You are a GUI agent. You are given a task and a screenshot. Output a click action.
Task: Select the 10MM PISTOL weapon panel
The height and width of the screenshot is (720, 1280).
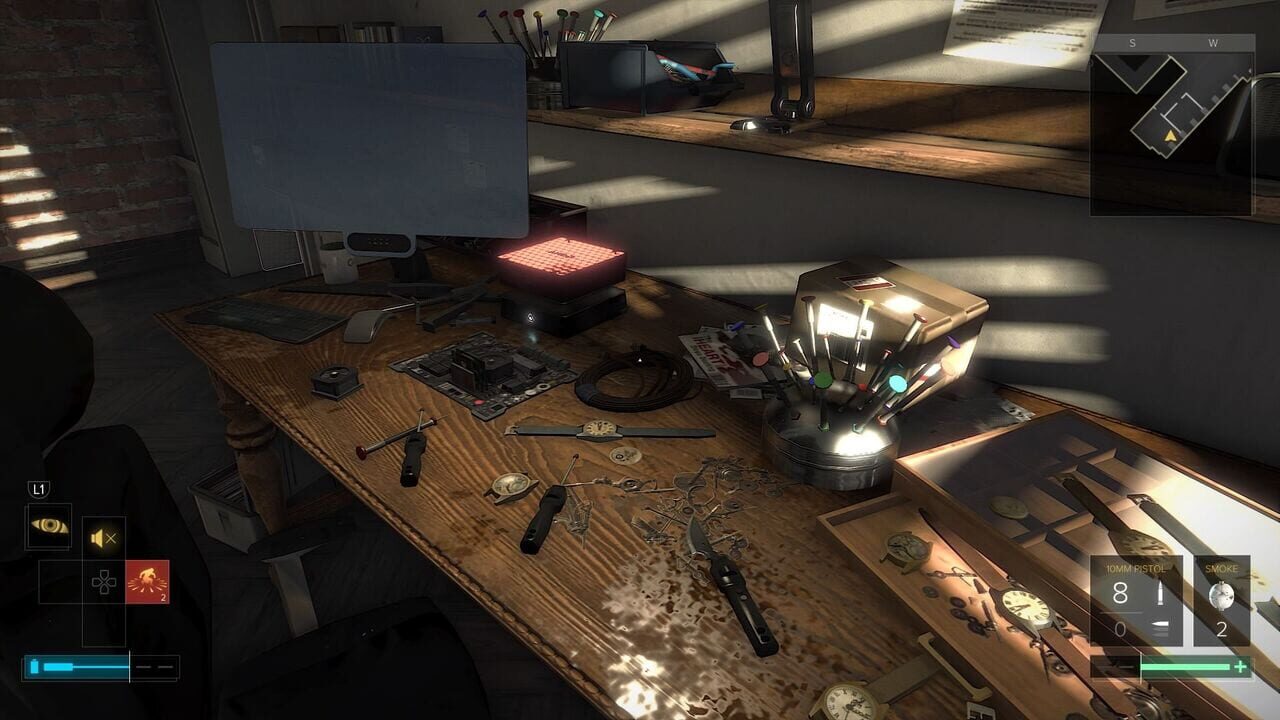coord(1136,598)
